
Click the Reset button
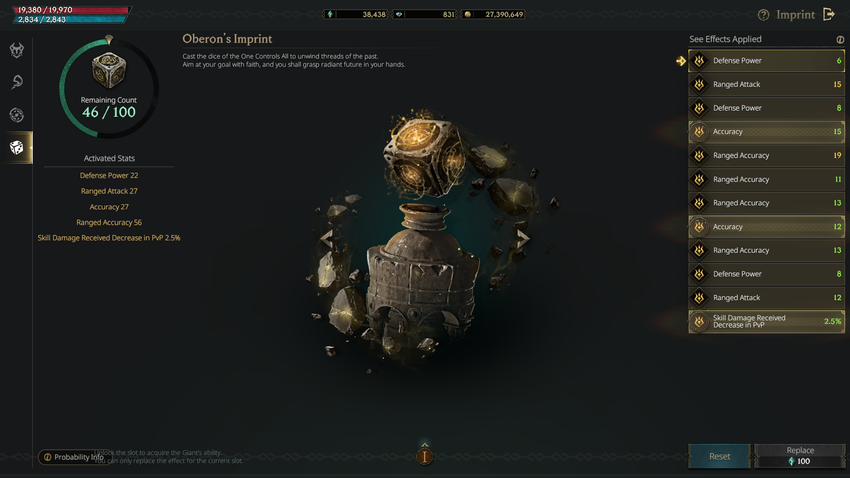coord(719,456)
